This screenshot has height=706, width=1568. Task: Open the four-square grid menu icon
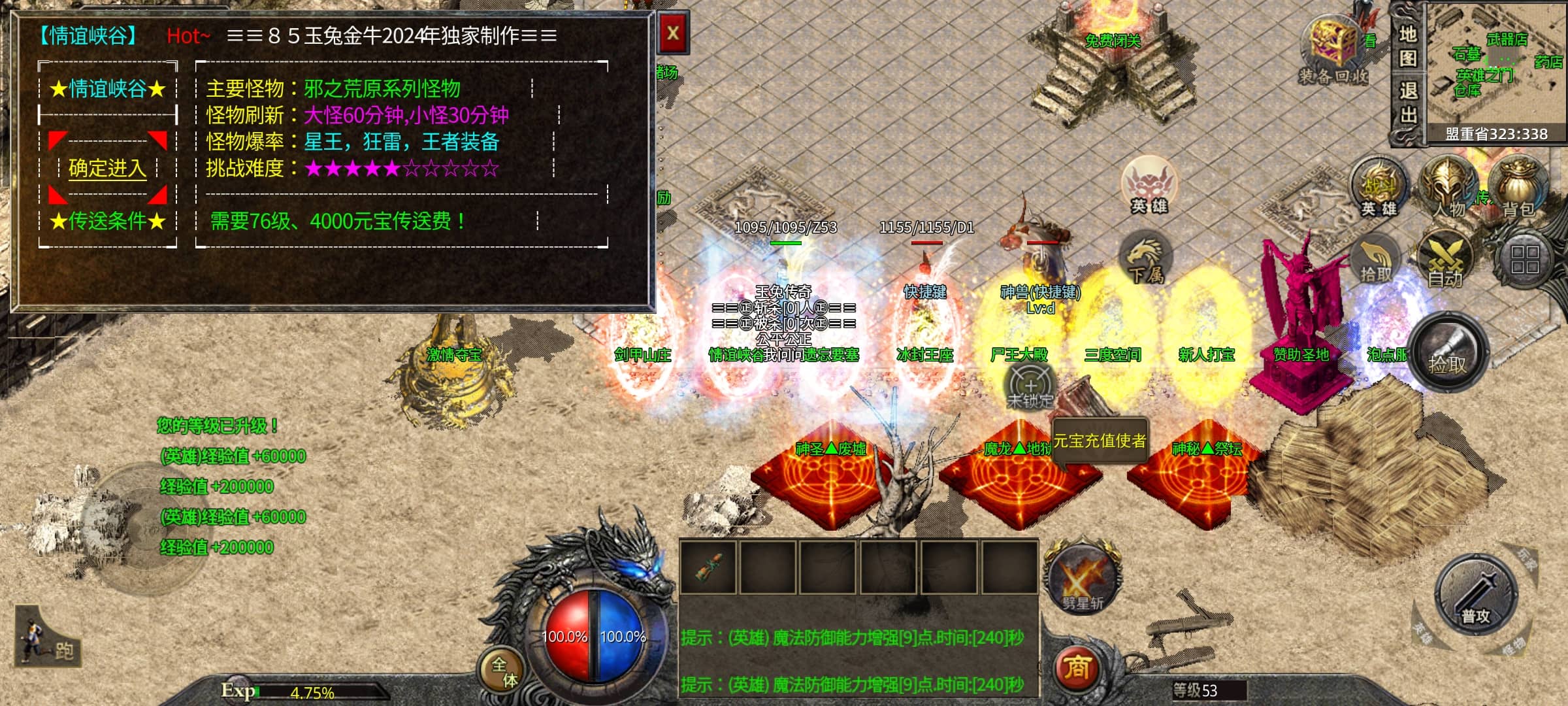(x=1524, y=259)
